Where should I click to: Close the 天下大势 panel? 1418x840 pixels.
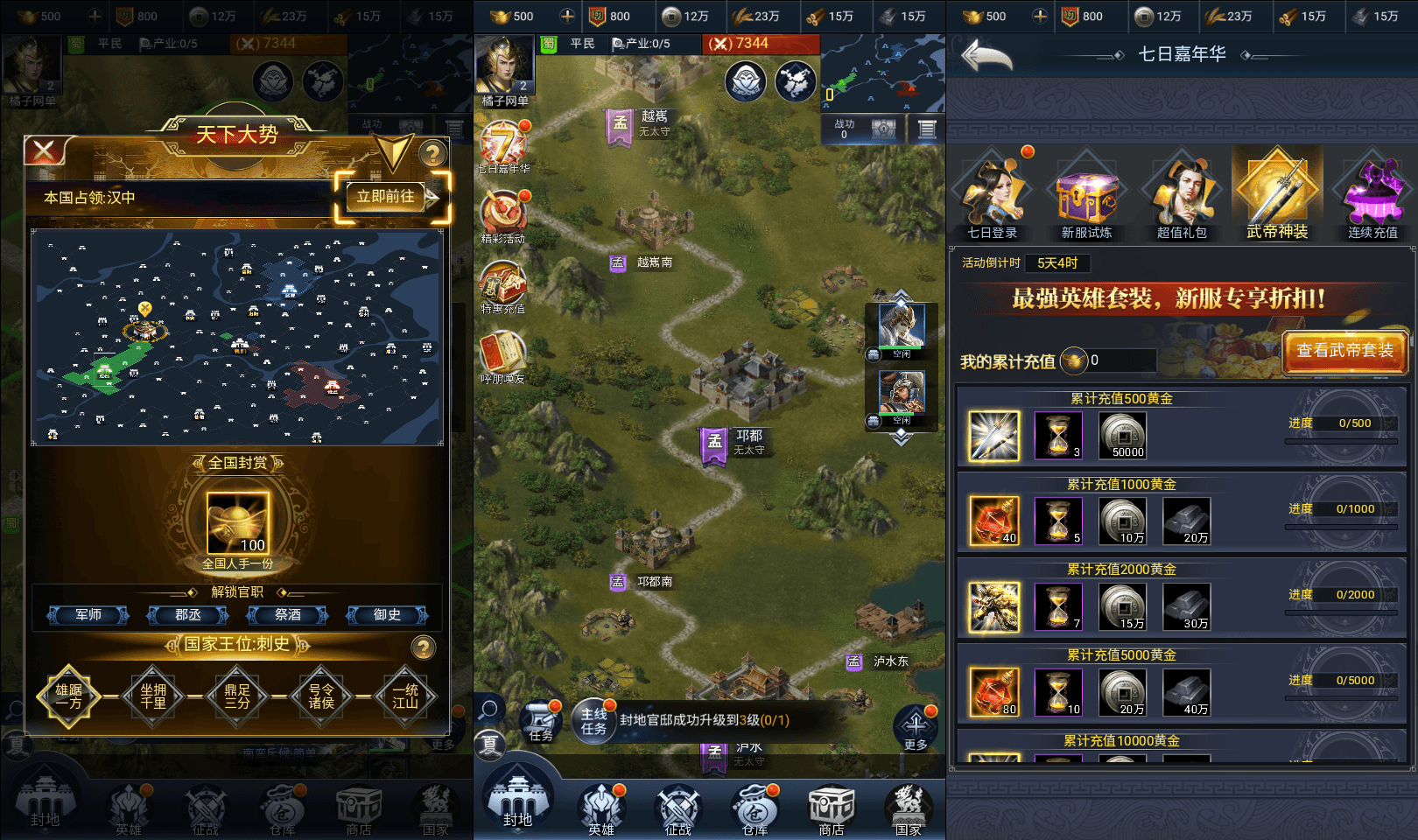[x=45, y=151]
